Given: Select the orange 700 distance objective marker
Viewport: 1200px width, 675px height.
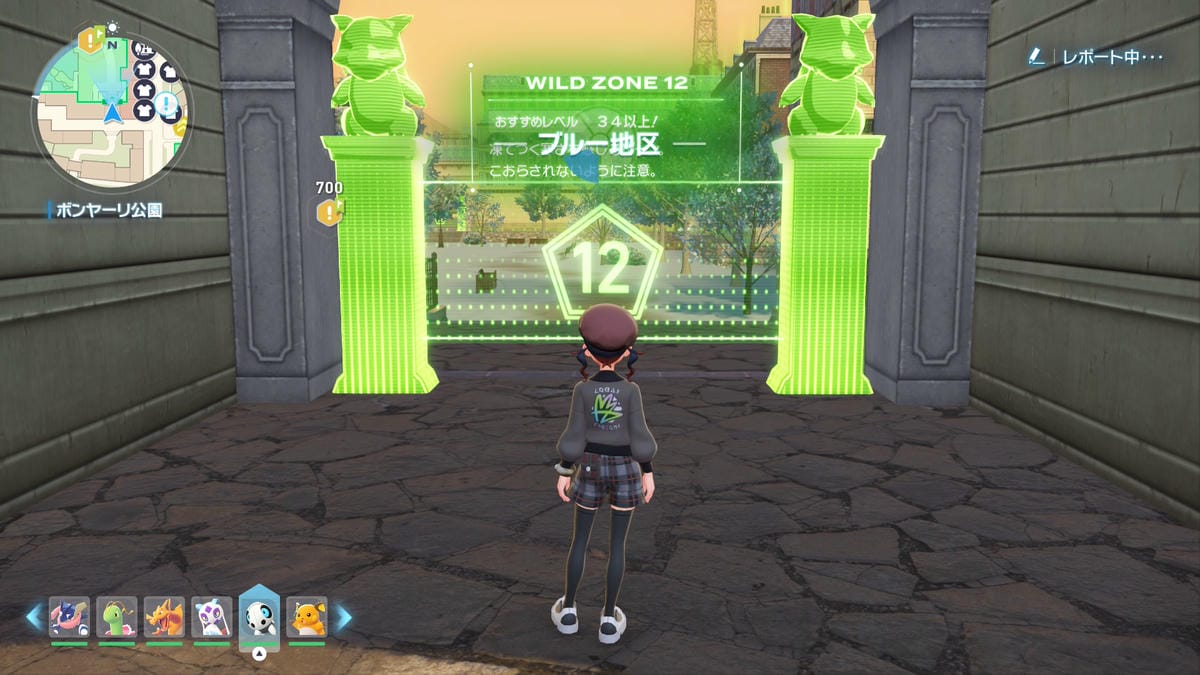Looking at the screenshot, I should click(x=329, y=211).
